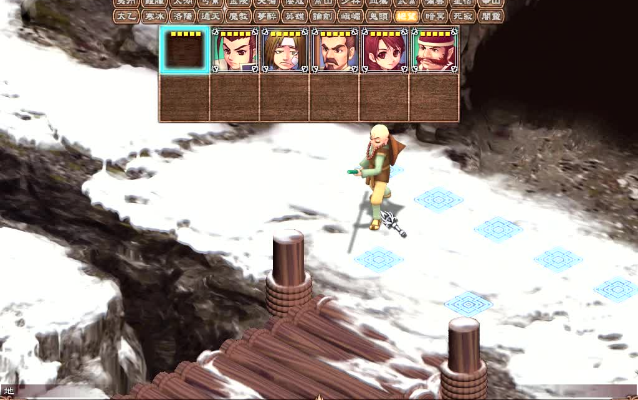The width and height of the screenshot is (638, 400).
Task: Select the highlighted empty cyan-bordered slot
Action: pyautogui.click(x=184, y=50)
